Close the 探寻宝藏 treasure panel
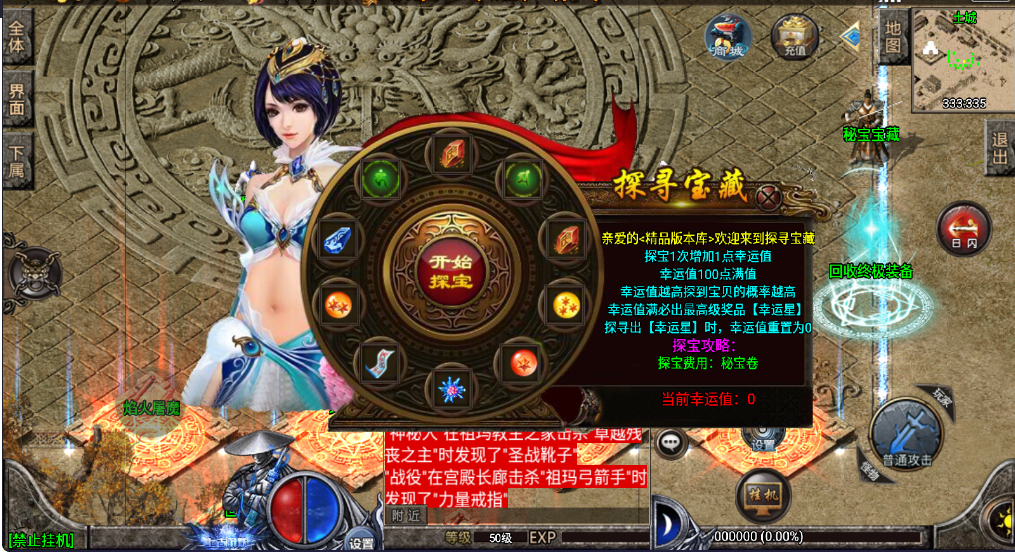This screenshot has width=1015, height=552. 769,197
